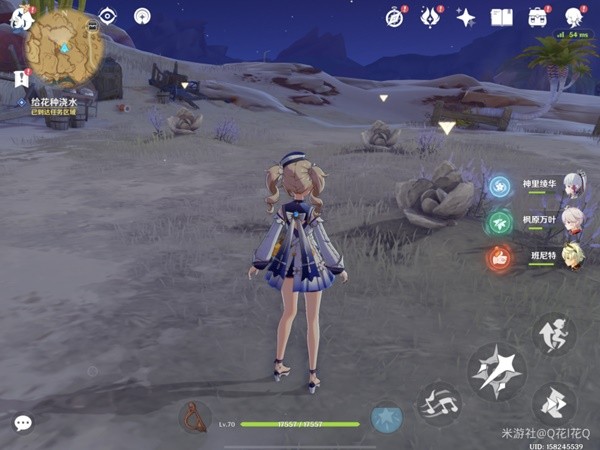This screenshot has height=450, width=600.
Task: Open the winged events icon
Action: (x=431, y=17)
